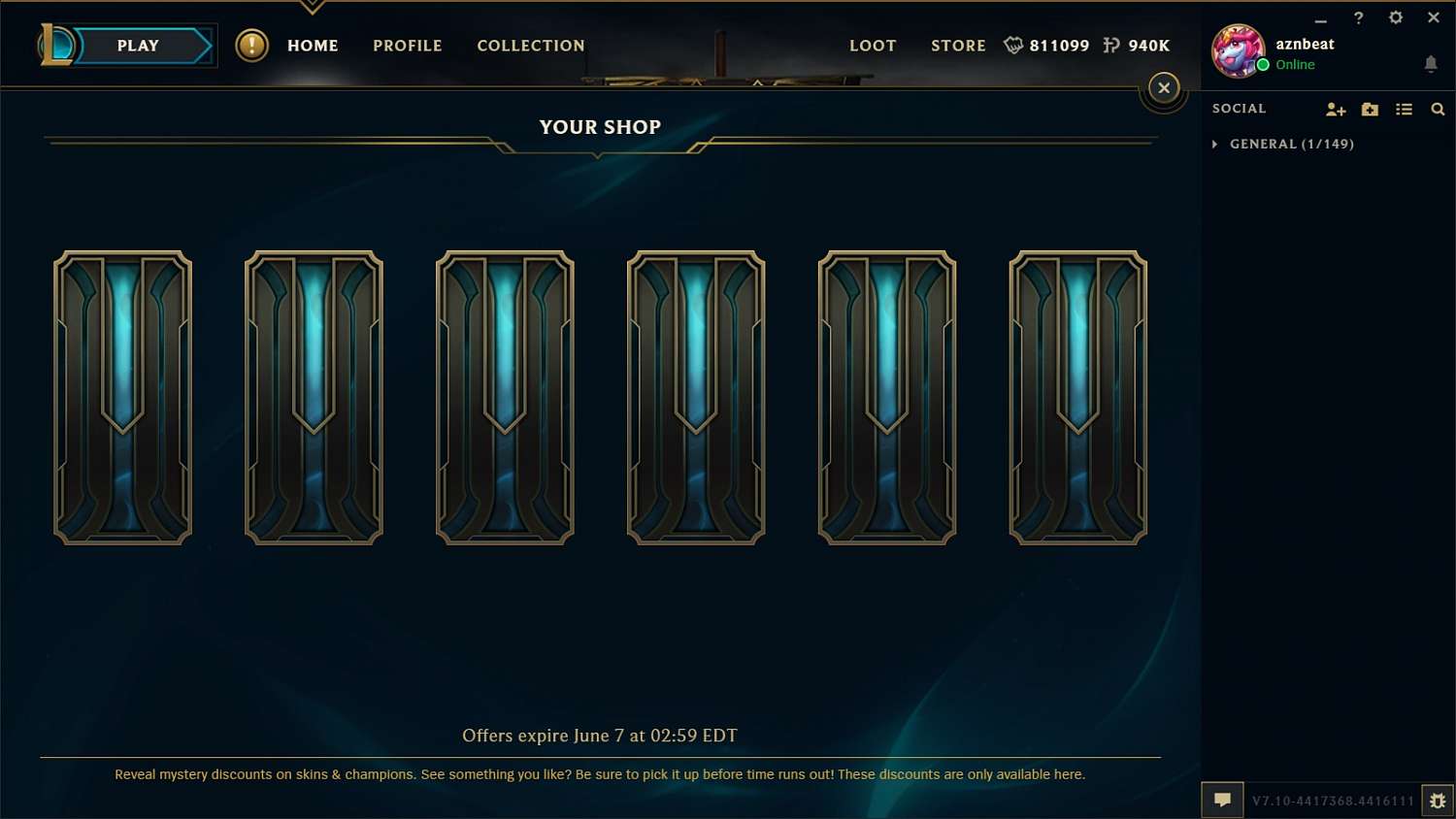Click the search icon in the Social panel
This screenshot has height=819, width=1456.
click(1438, 110)
